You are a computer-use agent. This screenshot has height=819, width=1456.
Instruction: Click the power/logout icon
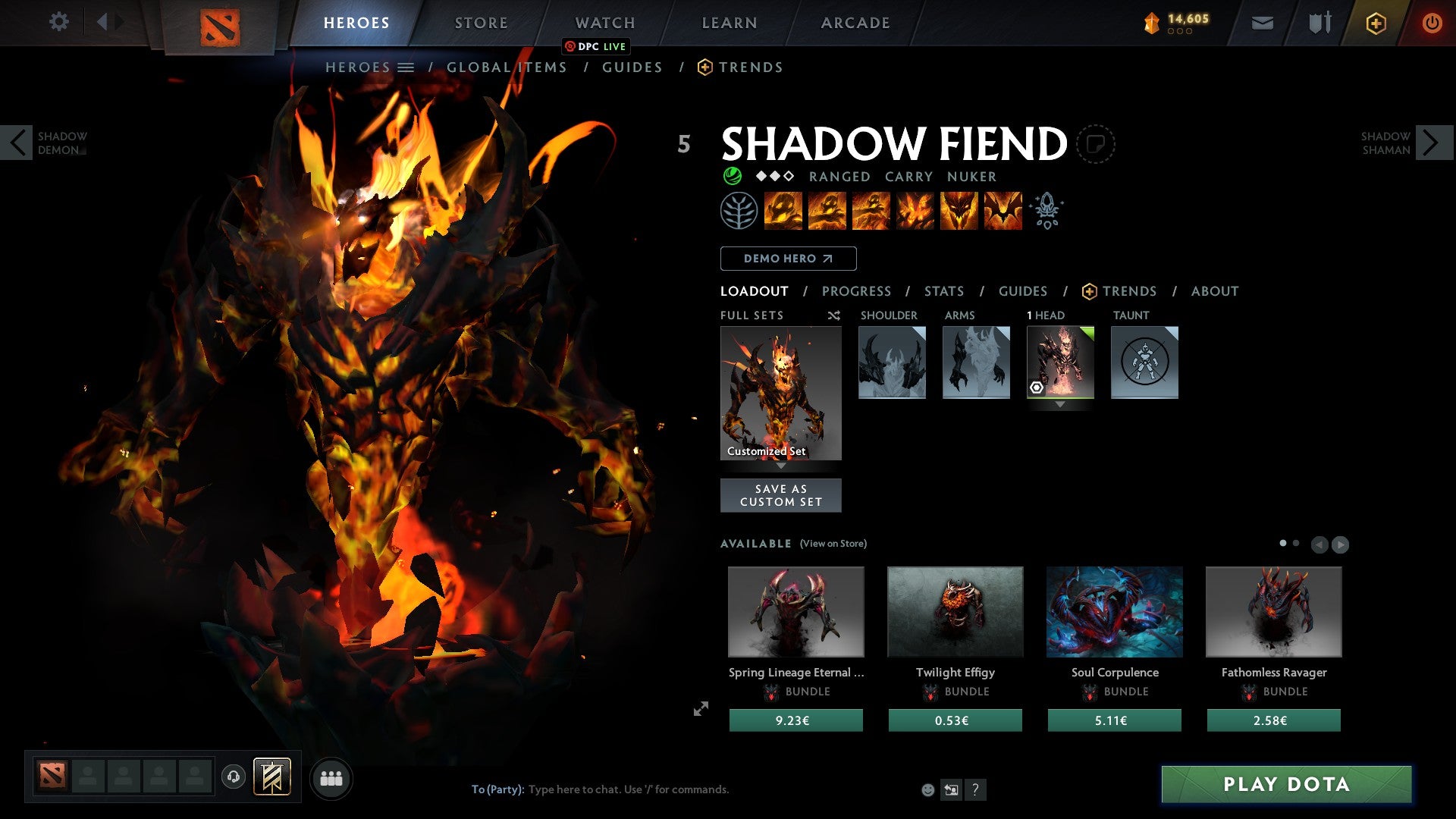click(1433, 23)
